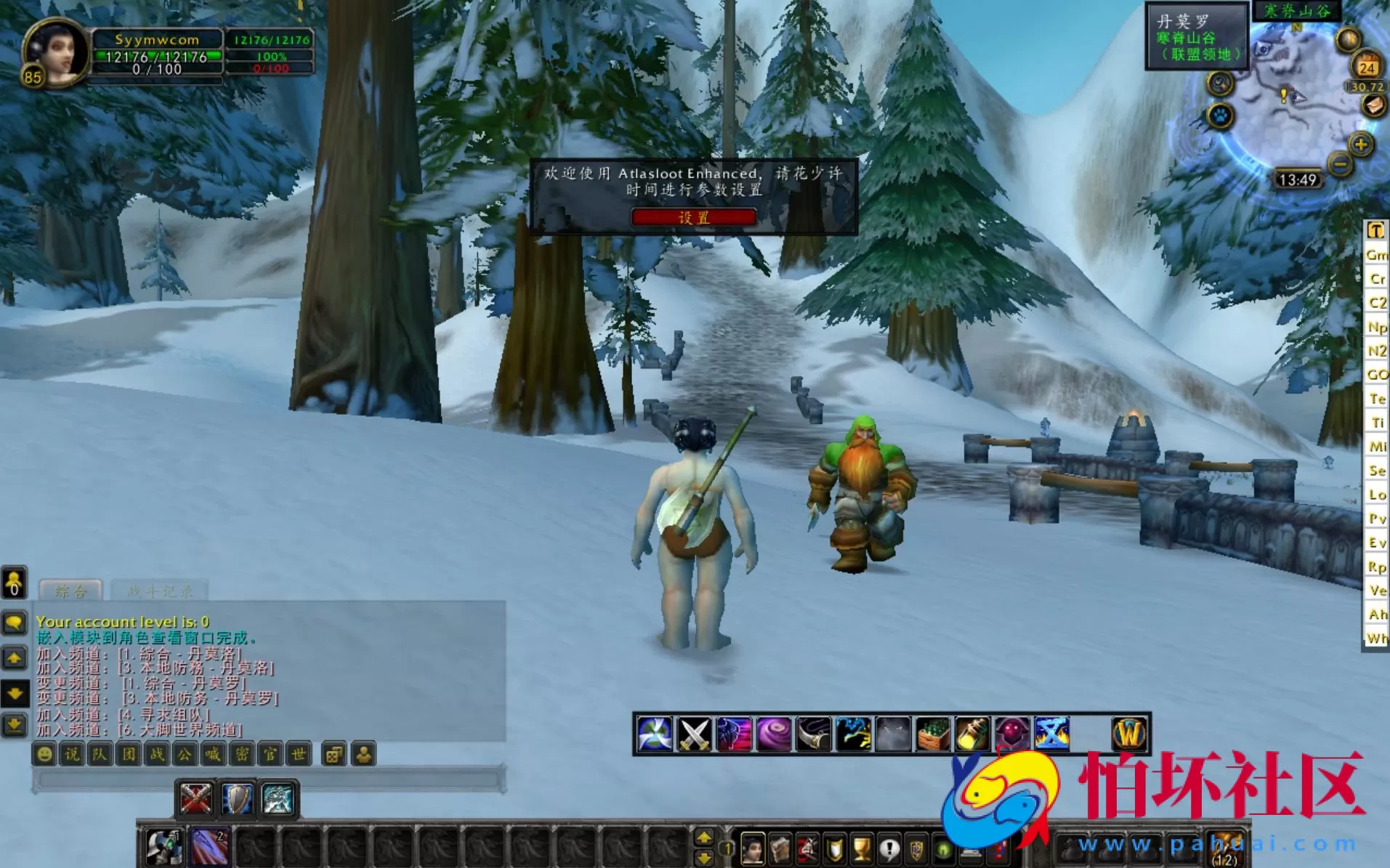Expand the Titan panel via the T button
The height and width of the screenshot is (868, 1390).
click(x=1375, y=231)
